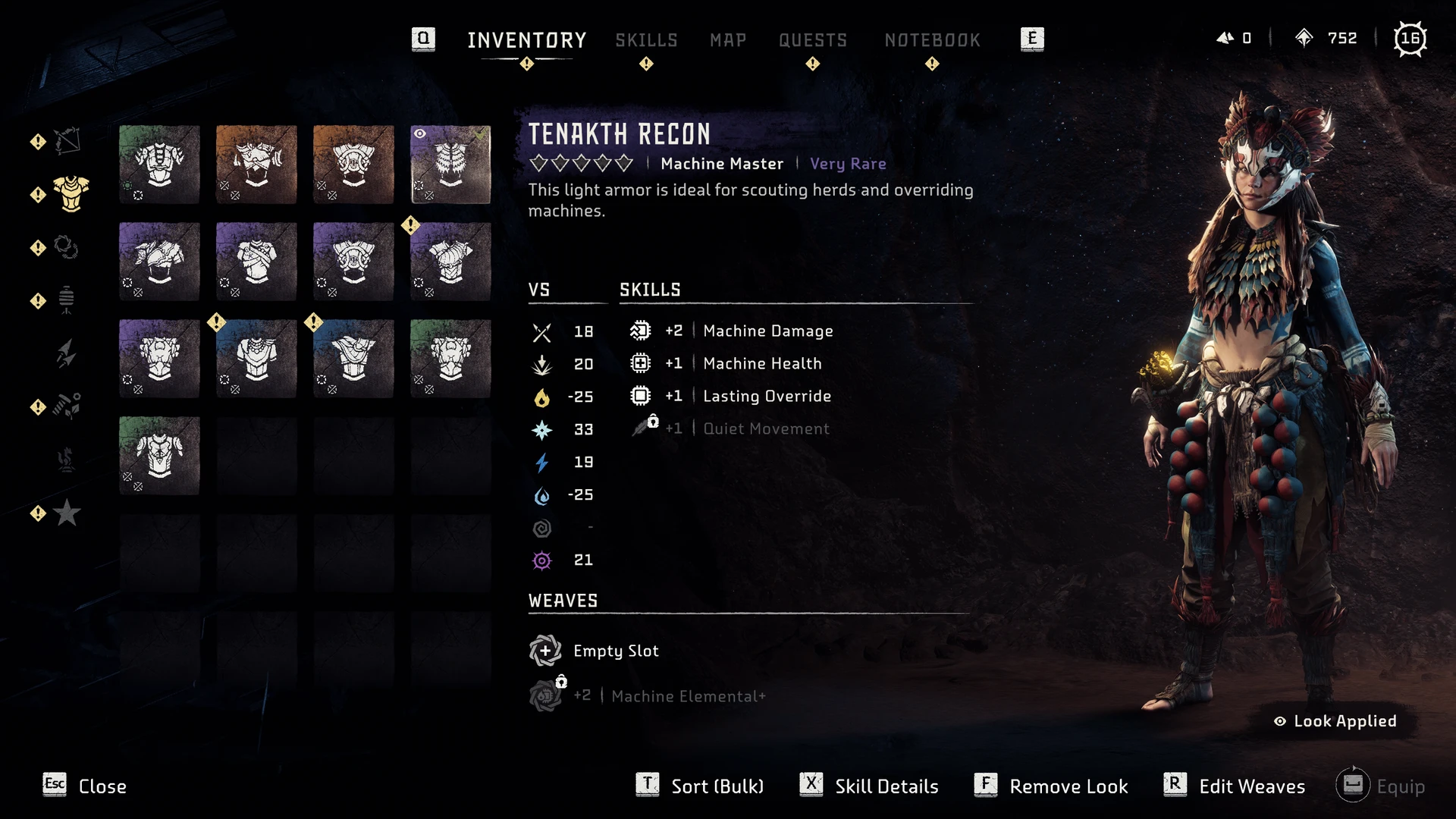Open the Notebook tab

(932, 40)
